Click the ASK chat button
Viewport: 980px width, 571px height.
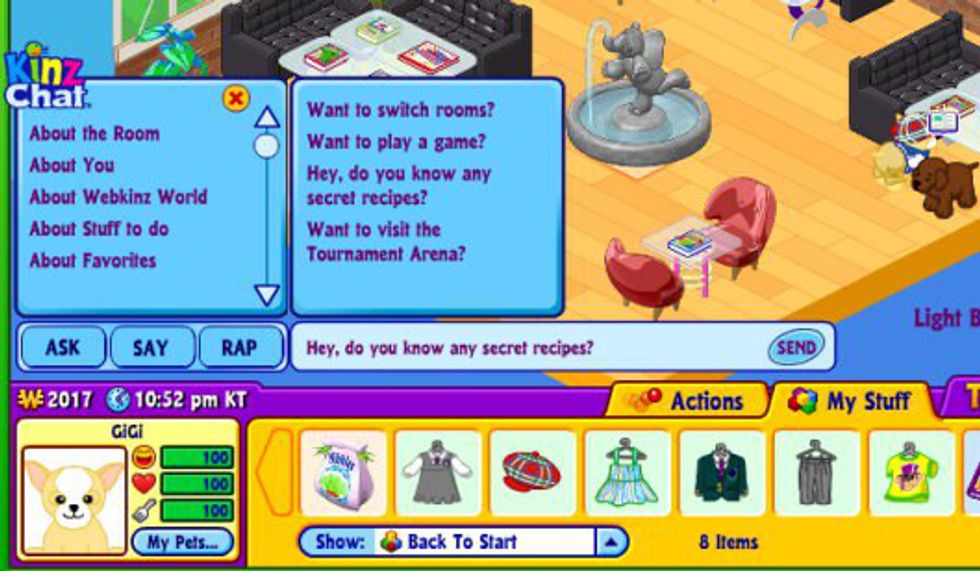62,348
